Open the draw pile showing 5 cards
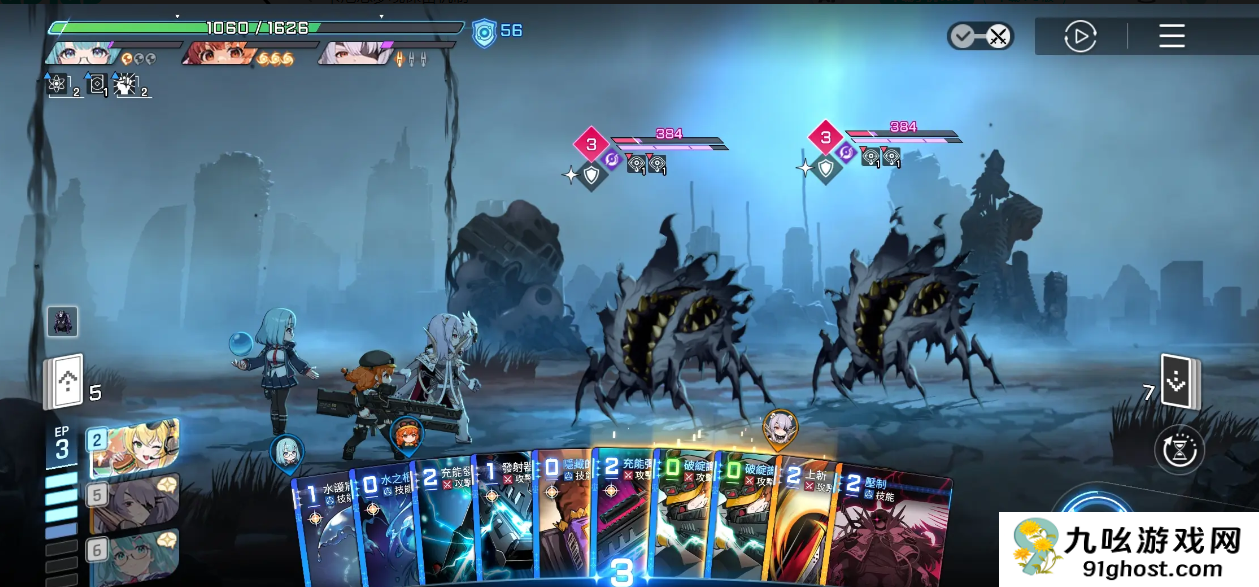The width and height of the screenshot is (1259, 587). click(62, 381)
